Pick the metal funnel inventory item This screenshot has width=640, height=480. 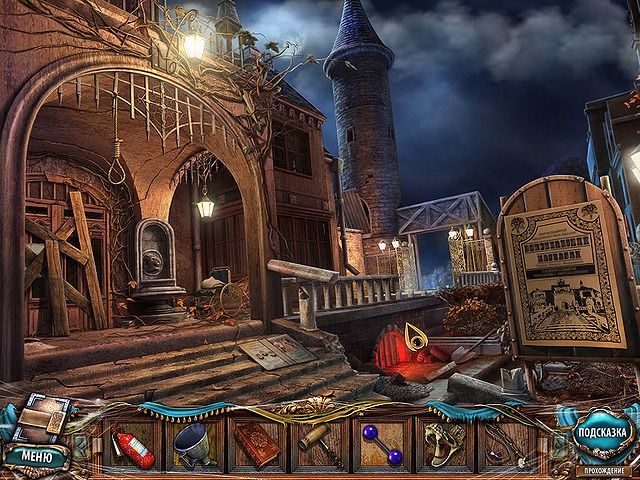pos(193,444)
